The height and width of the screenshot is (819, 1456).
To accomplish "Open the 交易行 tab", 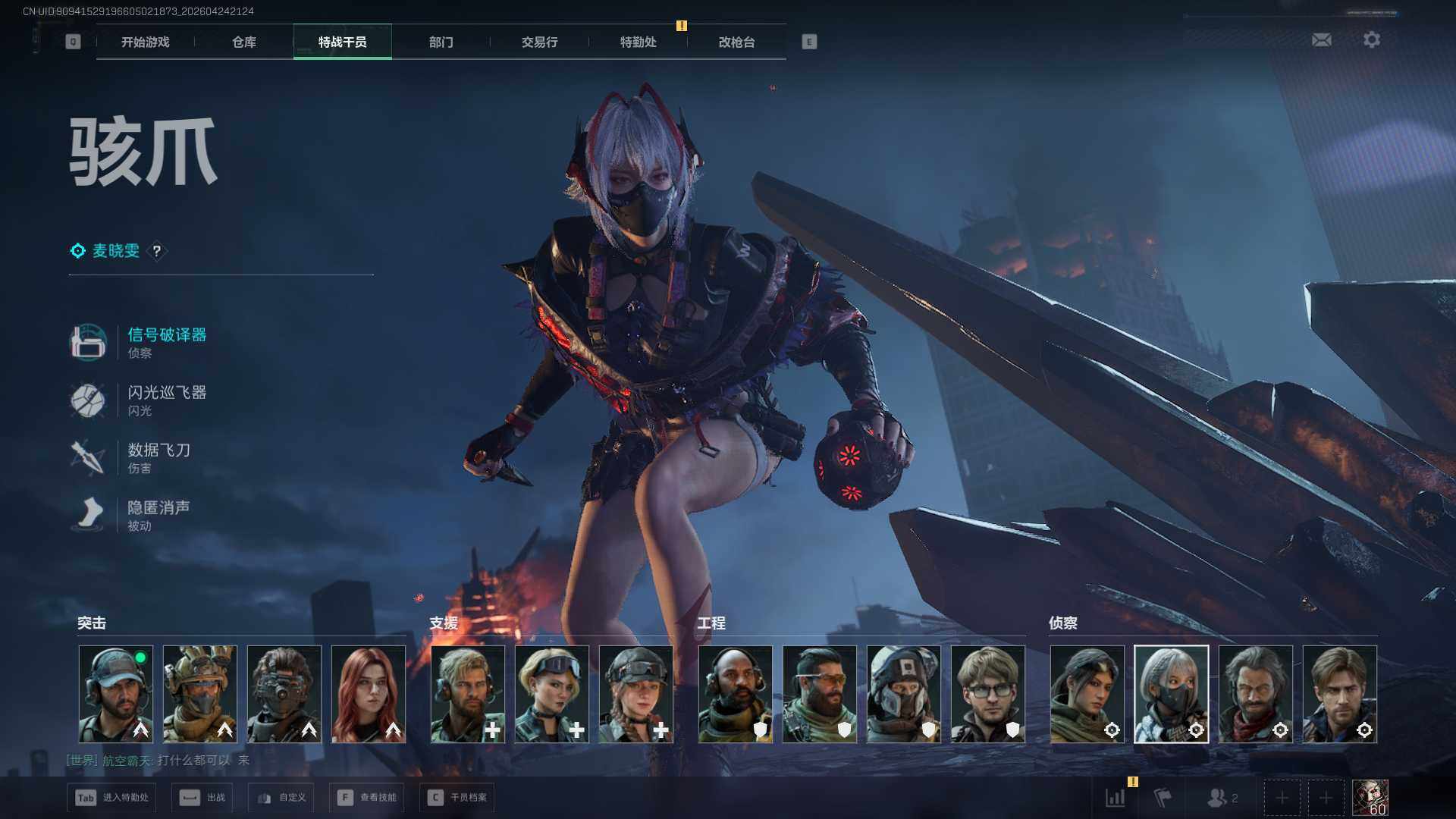I will pyautogui.click(x=539, y=42).
